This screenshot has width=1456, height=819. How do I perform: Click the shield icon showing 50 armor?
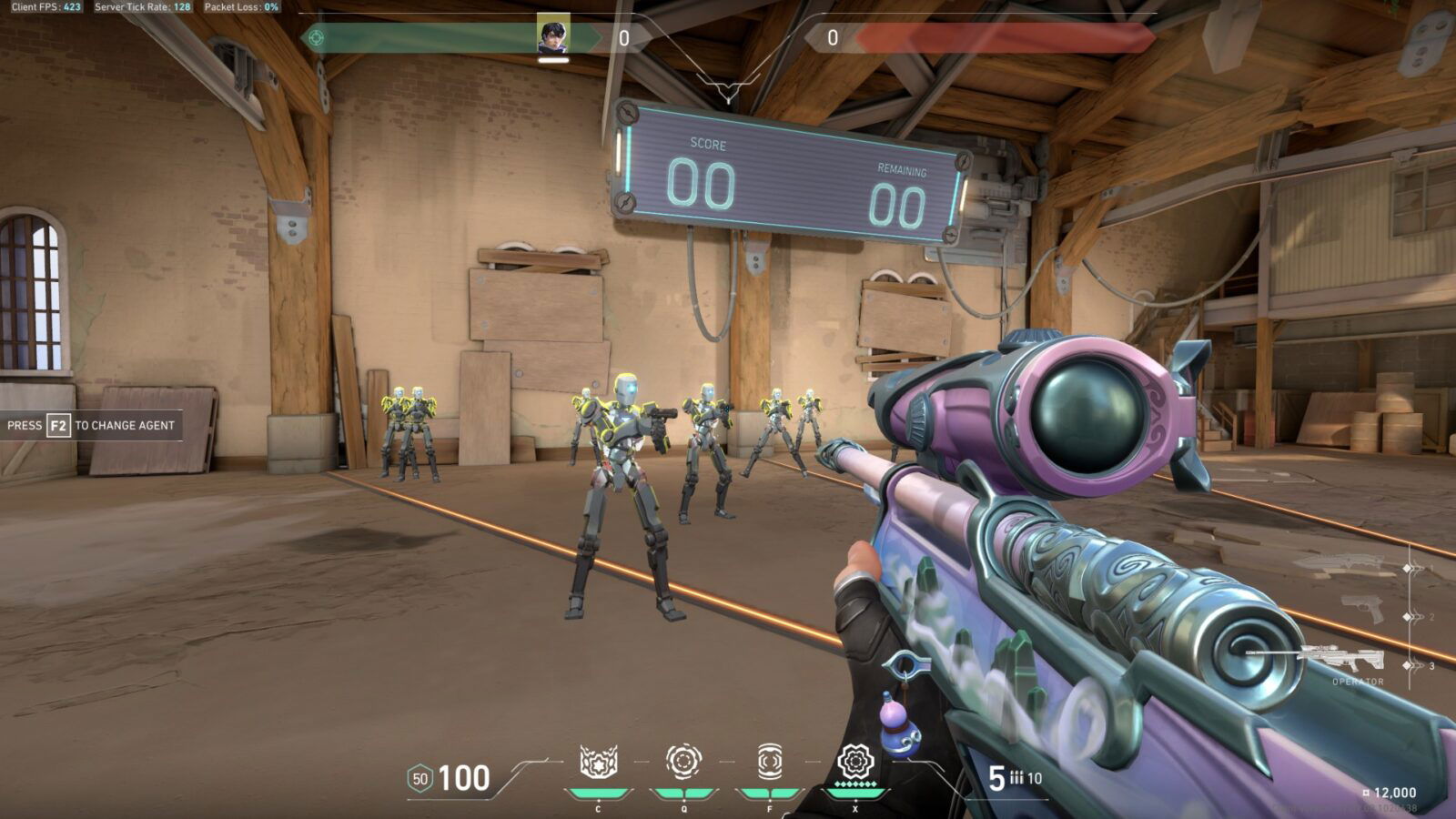pos(420,778)
